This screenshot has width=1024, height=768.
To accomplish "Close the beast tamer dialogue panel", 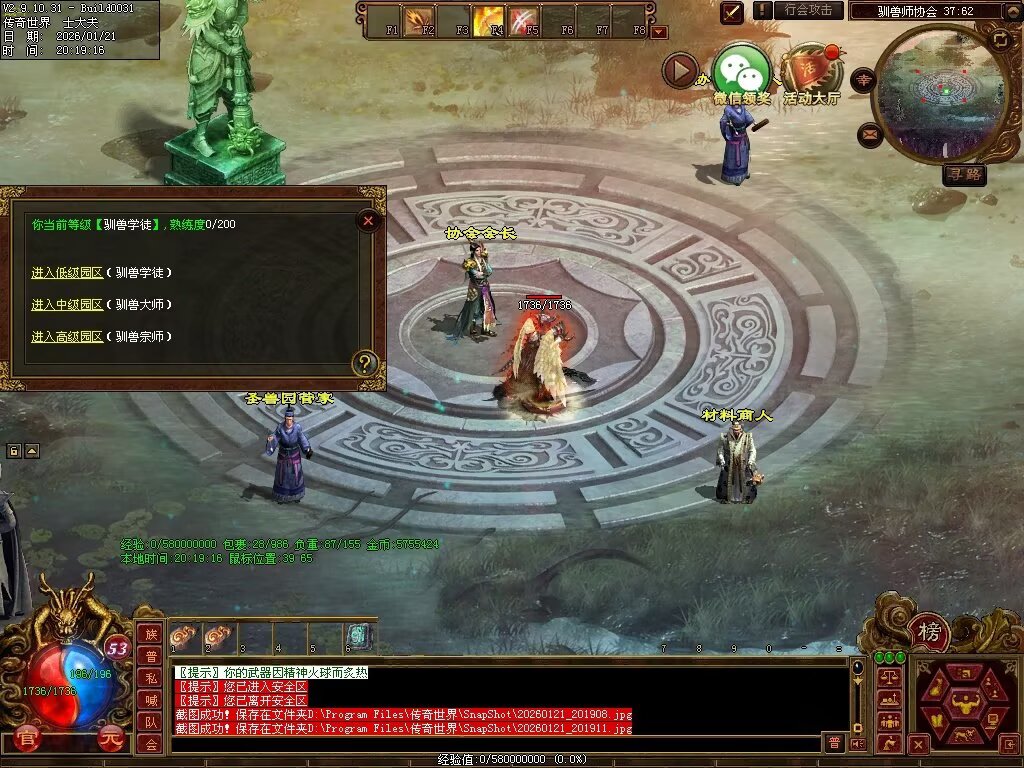I will click(x=369, y=221).
